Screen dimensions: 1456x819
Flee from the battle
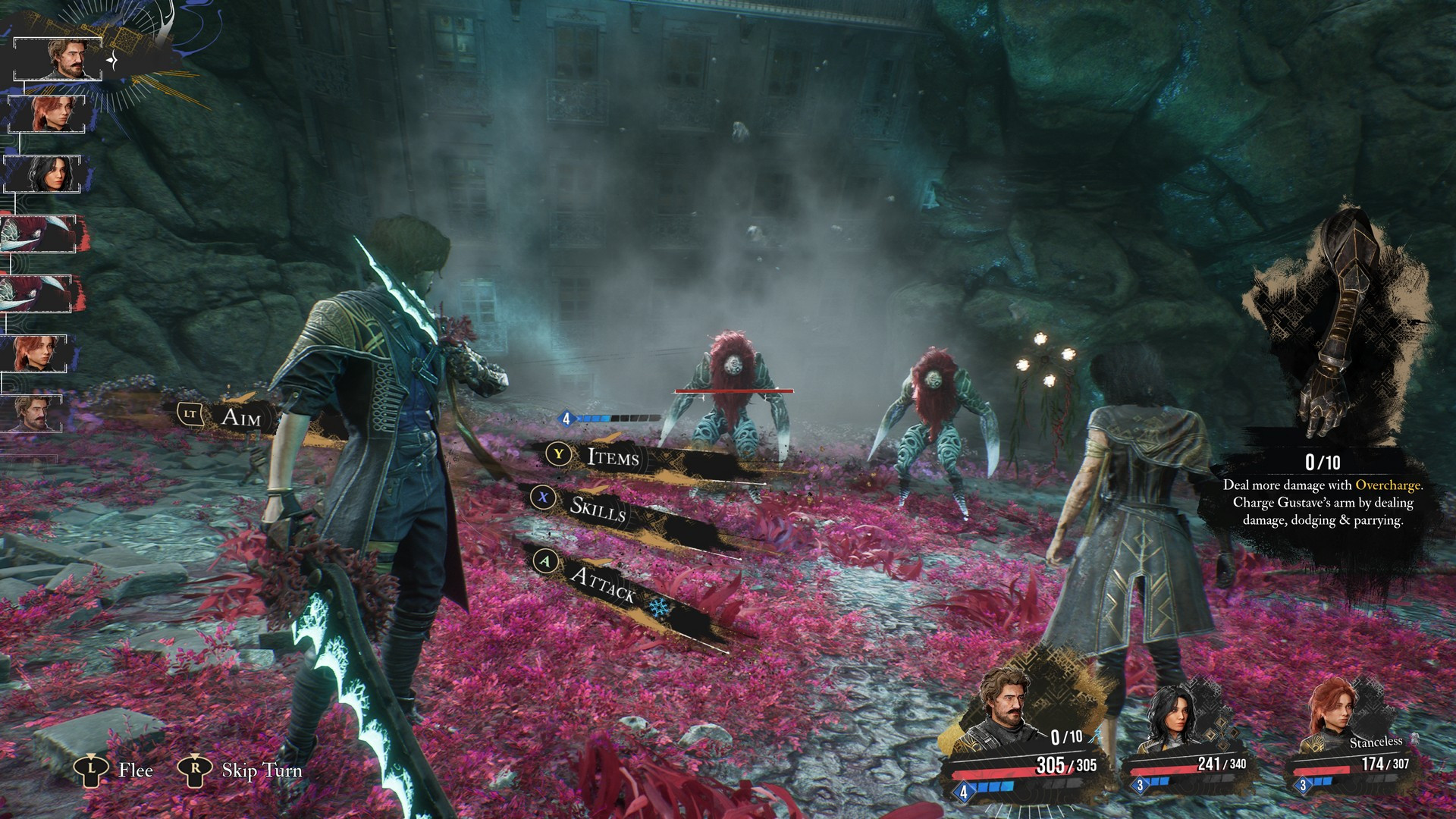pyautogui.click(x=135, y=770)
